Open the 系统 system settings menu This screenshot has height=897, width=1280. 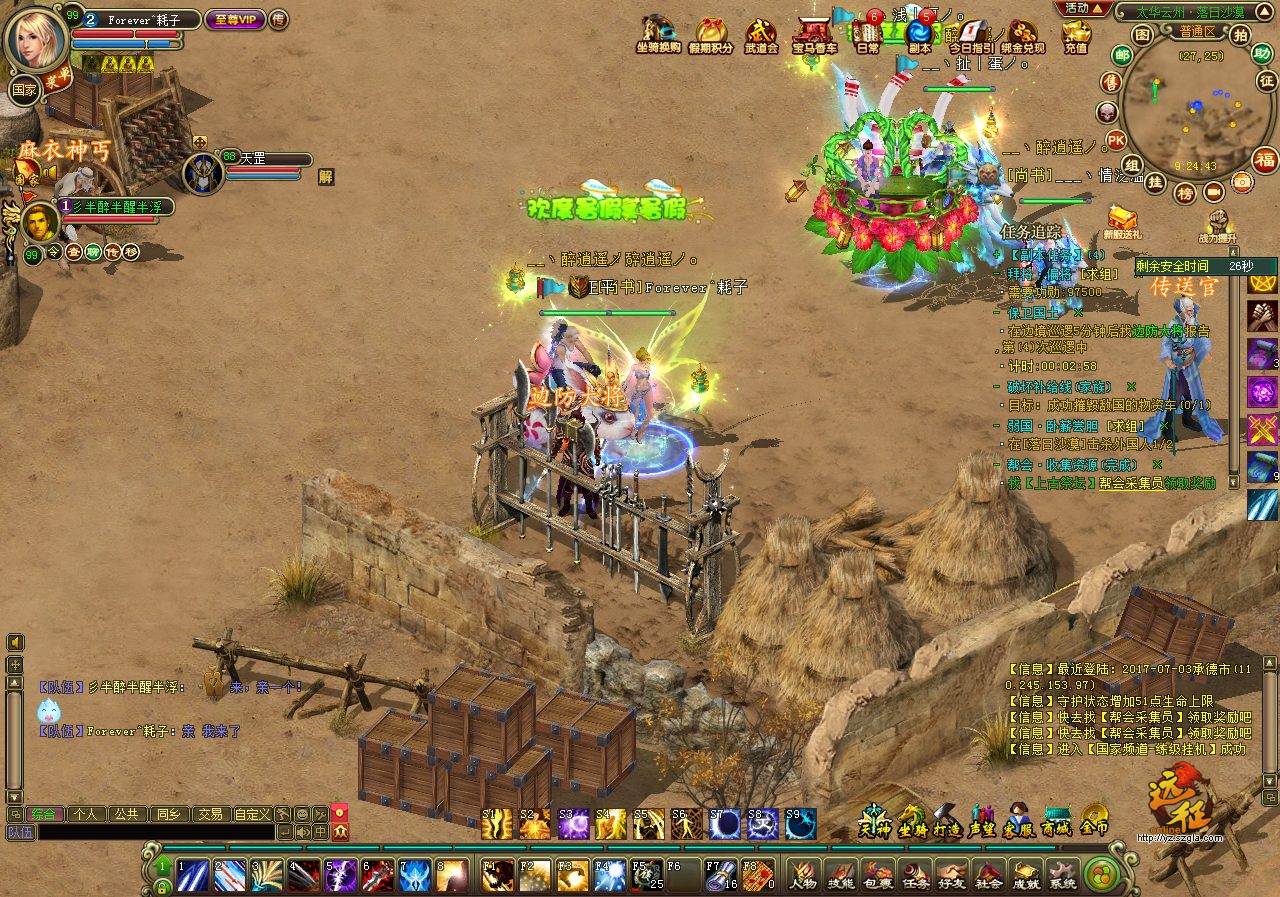(1062, 874)
